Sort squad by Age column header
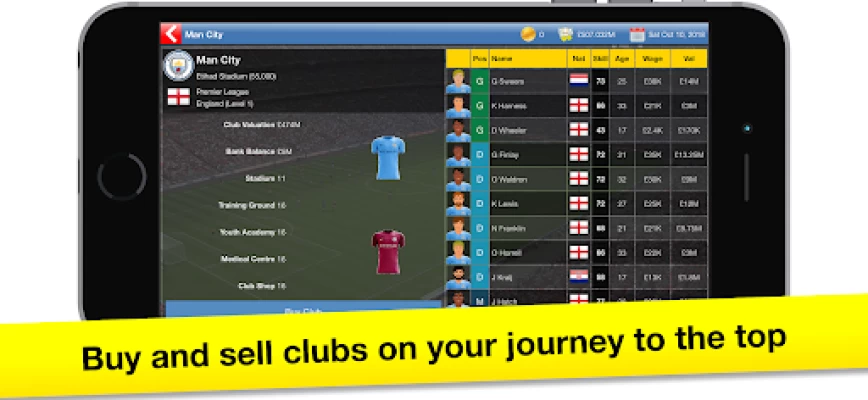The image size is (868, 400). pyautogui.click(x=623, y=59)
